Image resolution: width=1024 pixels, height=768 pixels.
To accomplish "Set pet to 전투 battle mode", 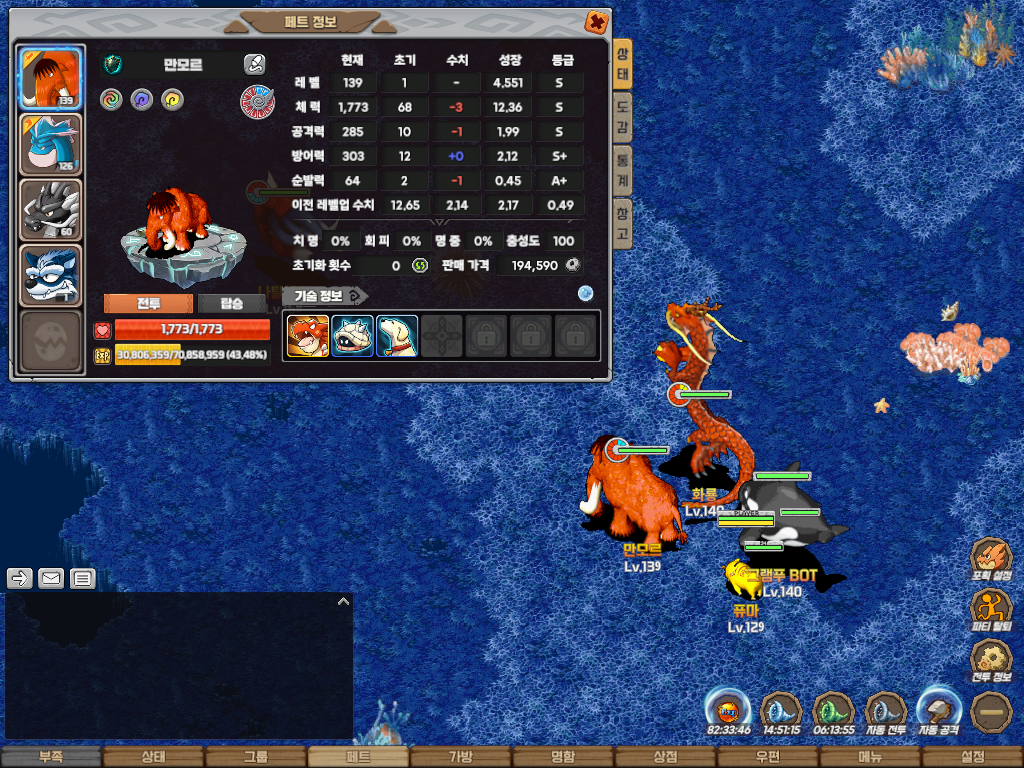I will coord(149,304).
